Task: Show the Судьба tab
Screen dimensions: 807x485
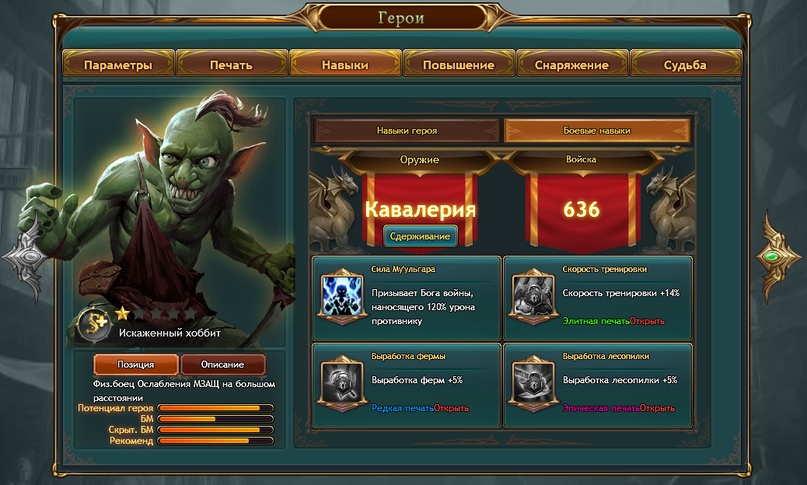Action: click(x=684, y=65)
